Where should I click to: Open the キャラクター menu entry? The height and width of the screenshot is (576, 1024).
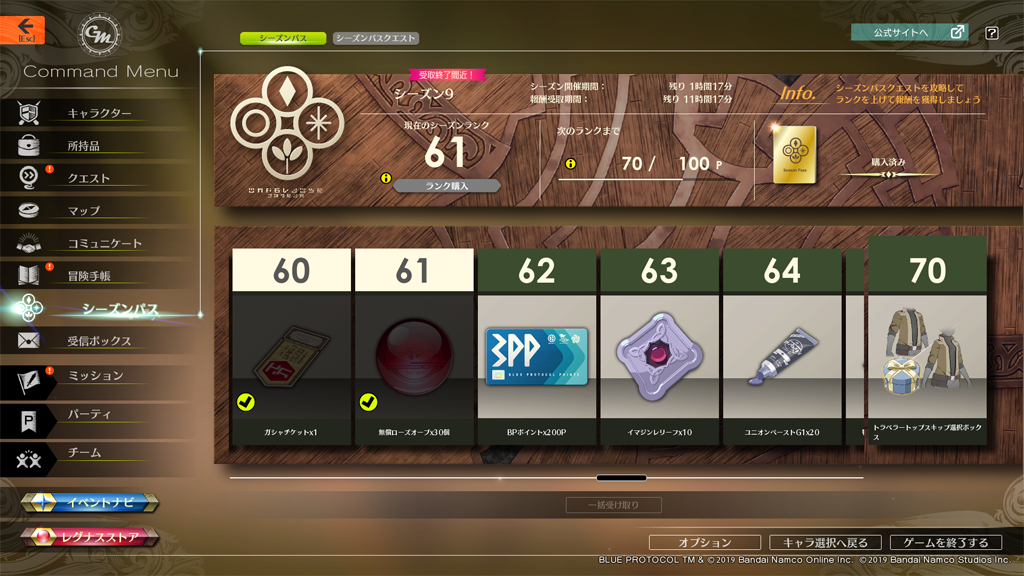point(99,113)
